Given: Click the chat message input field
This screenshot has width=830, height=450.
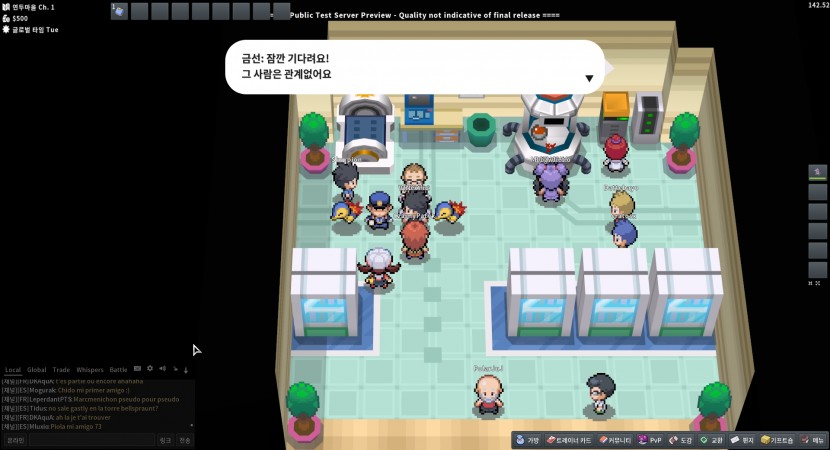Looking at the screenshot, I should click(90, 440).
